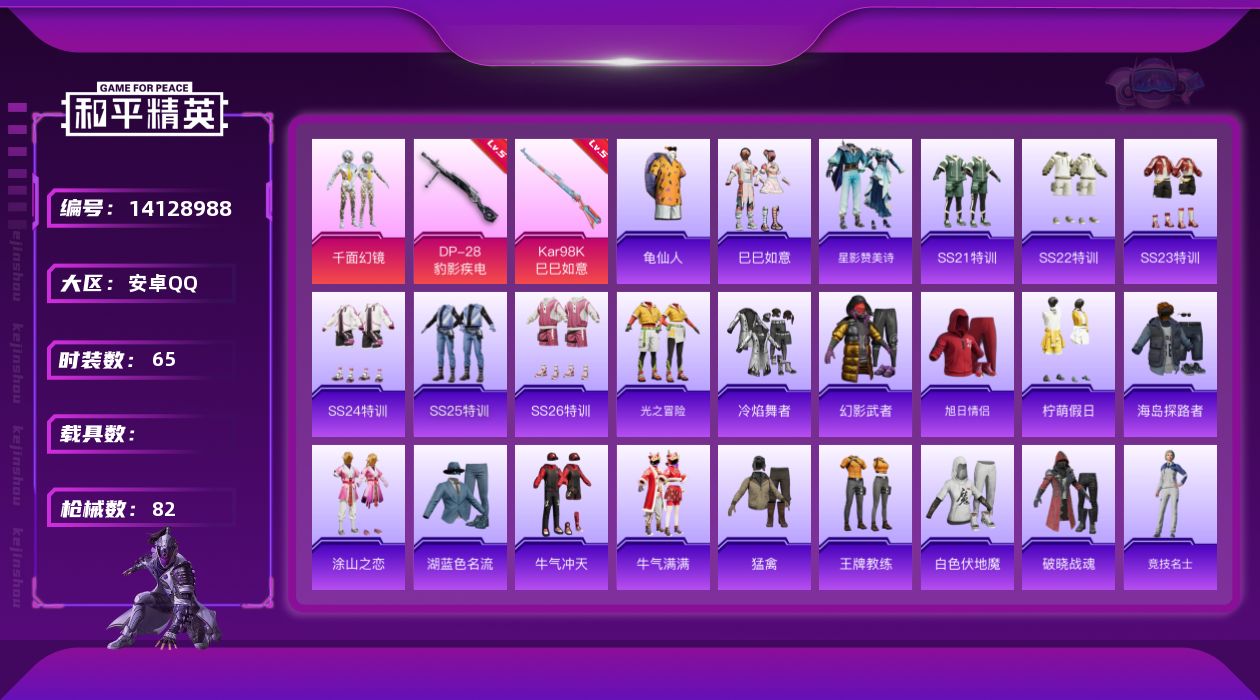Open the SS24特训 outfit tile
Screen dimensions: 1260x700
[358, 364]
